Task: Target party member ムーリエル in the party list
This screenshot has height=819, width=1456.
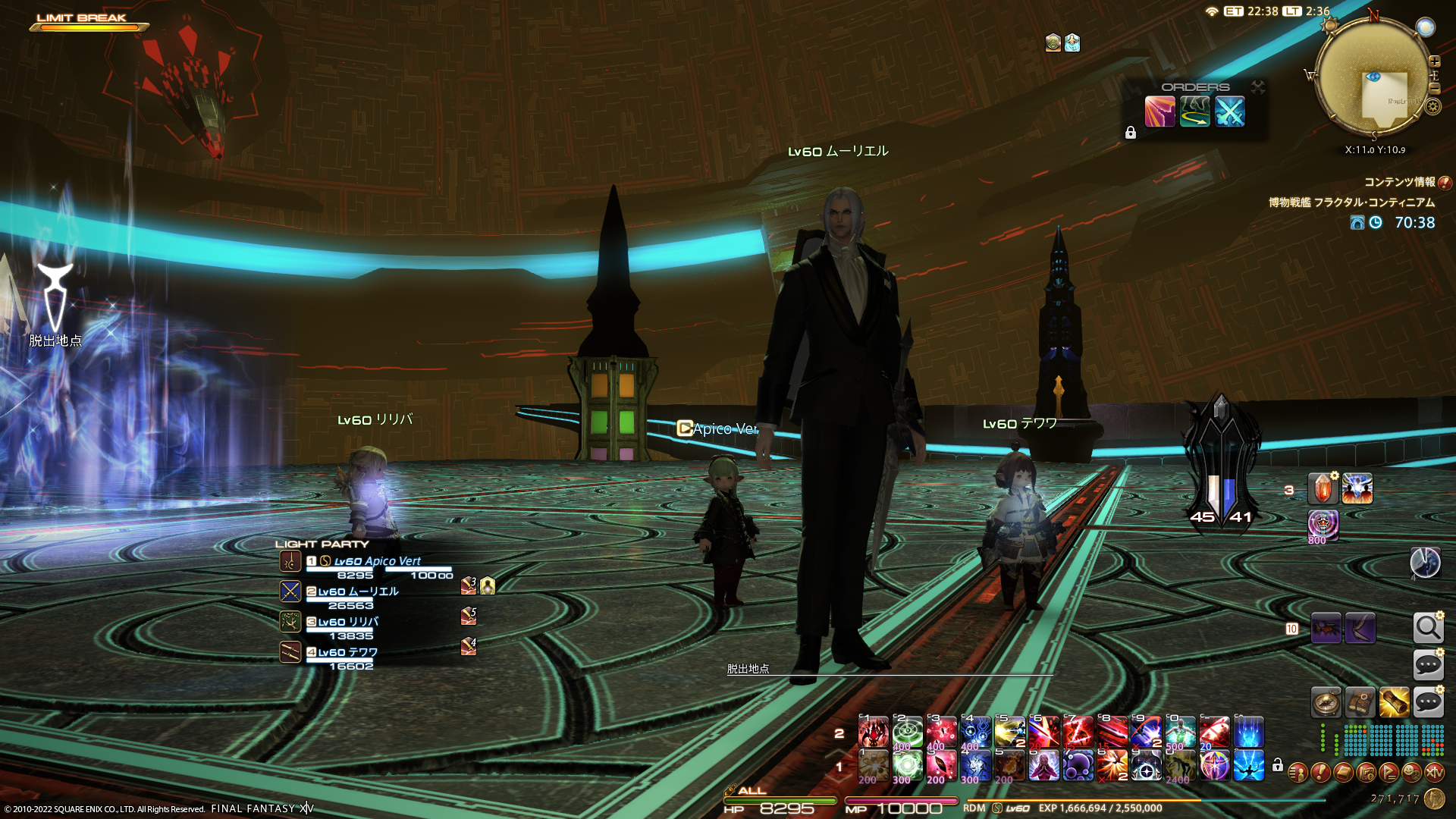Action: click(357, 591)
